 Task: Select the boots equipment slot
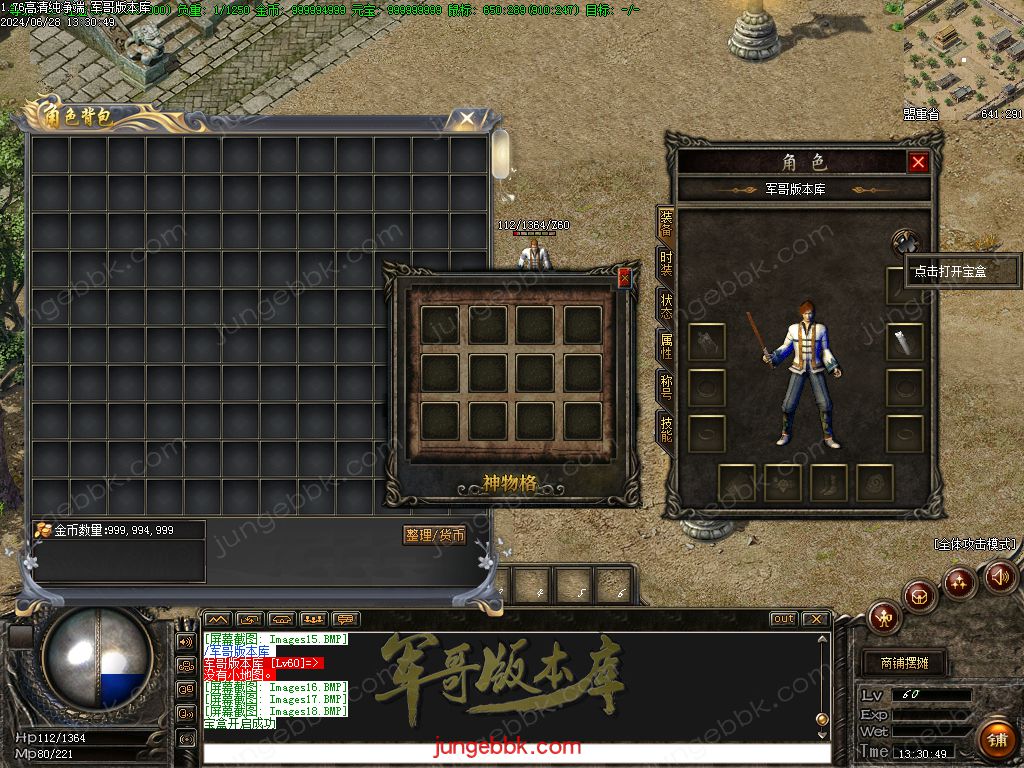[829, 483]
